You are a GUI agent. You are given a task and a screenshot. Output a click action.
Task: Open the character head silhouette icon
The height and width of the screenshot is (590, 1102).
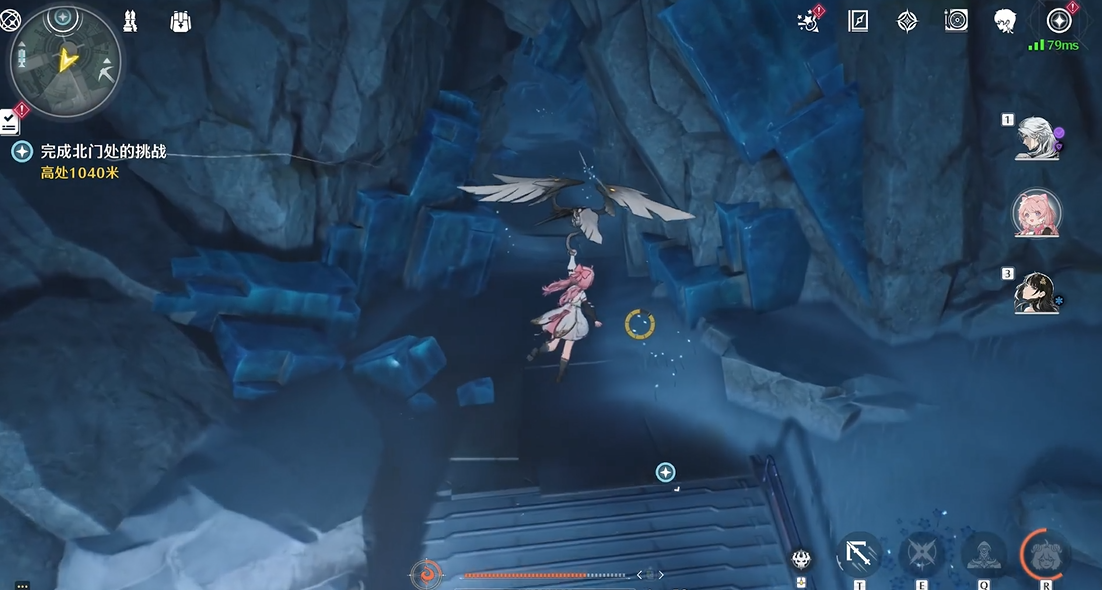point(1005,21)
